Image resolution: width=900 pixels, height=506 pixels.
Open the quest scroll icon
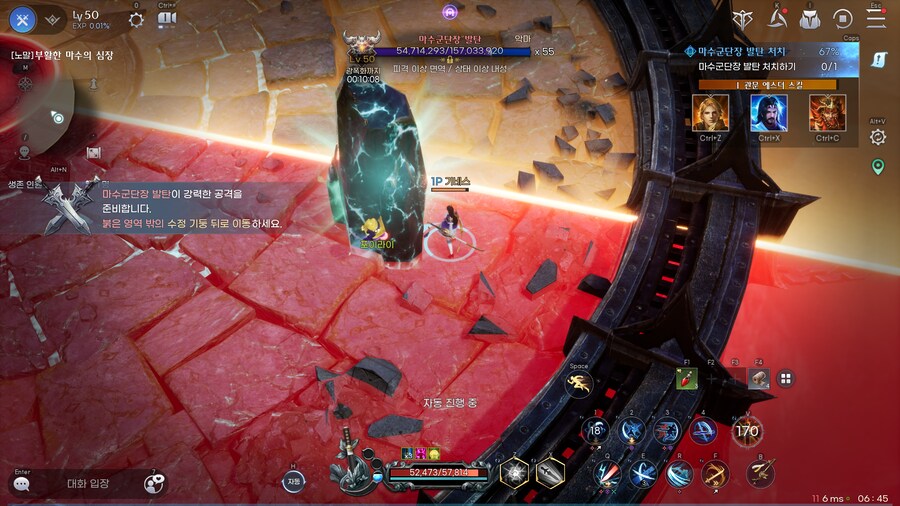(878, 60)
